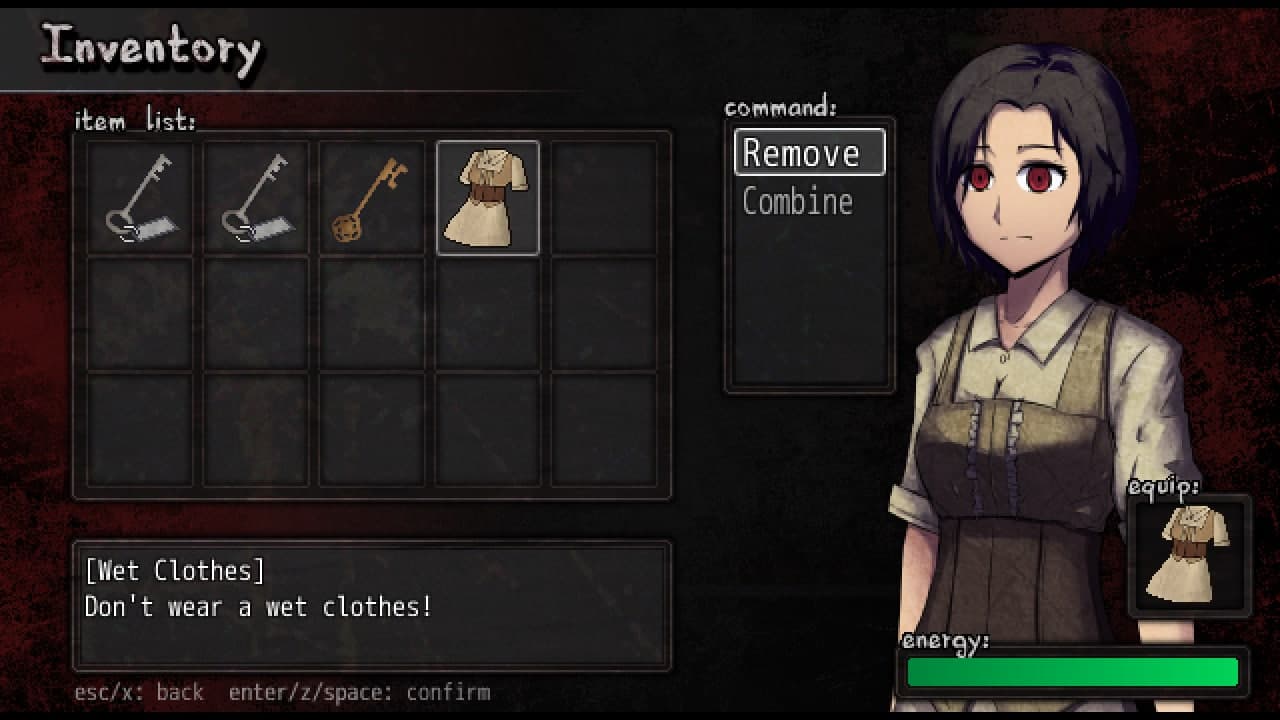Choose the Remove command
Viewport: 1280px width, 720px height.
tap(809, 153)
